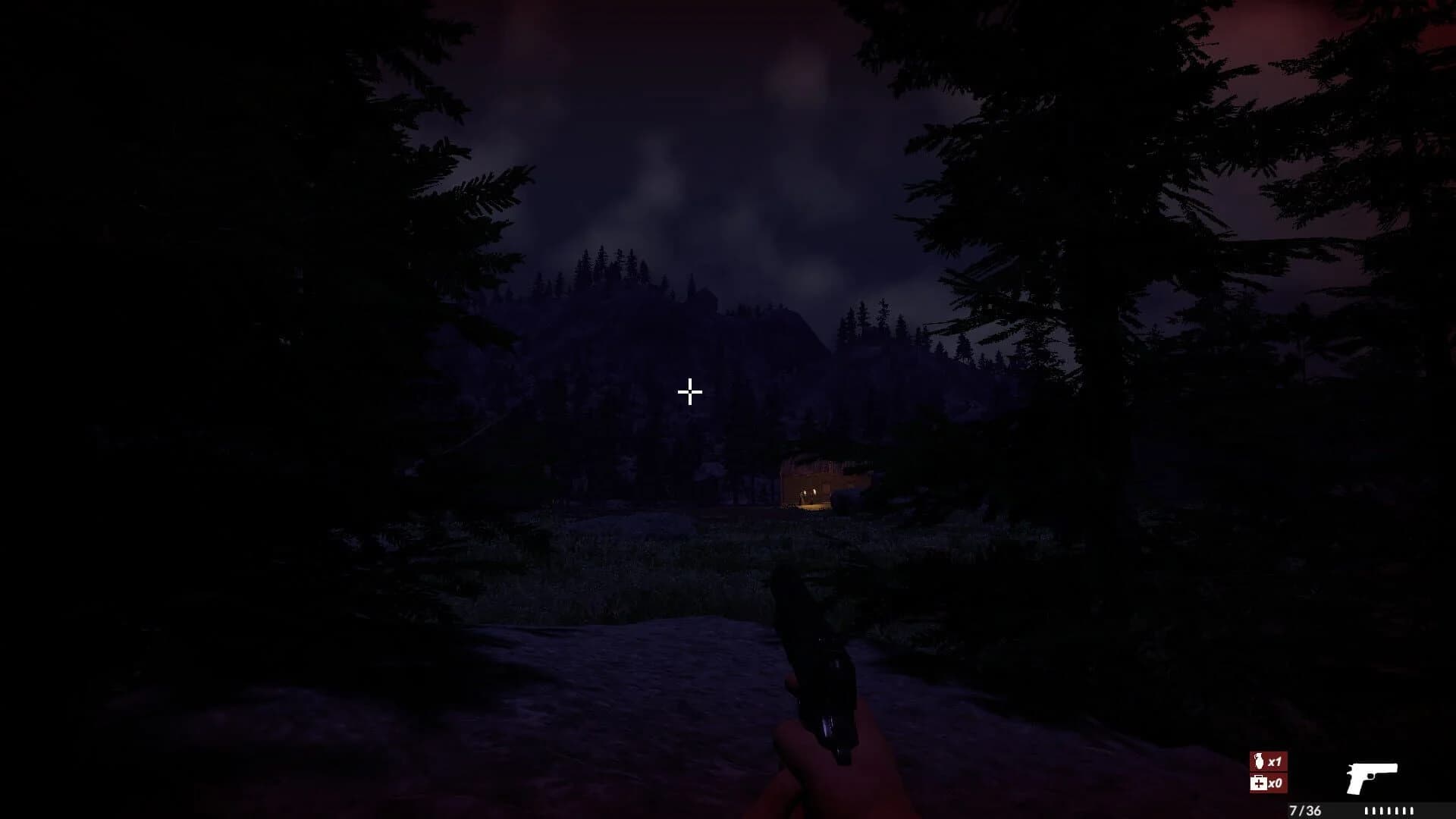1456x819 pixels.
Task: Click the lantern light beside the cabin entrance
Action: (814, 493)
